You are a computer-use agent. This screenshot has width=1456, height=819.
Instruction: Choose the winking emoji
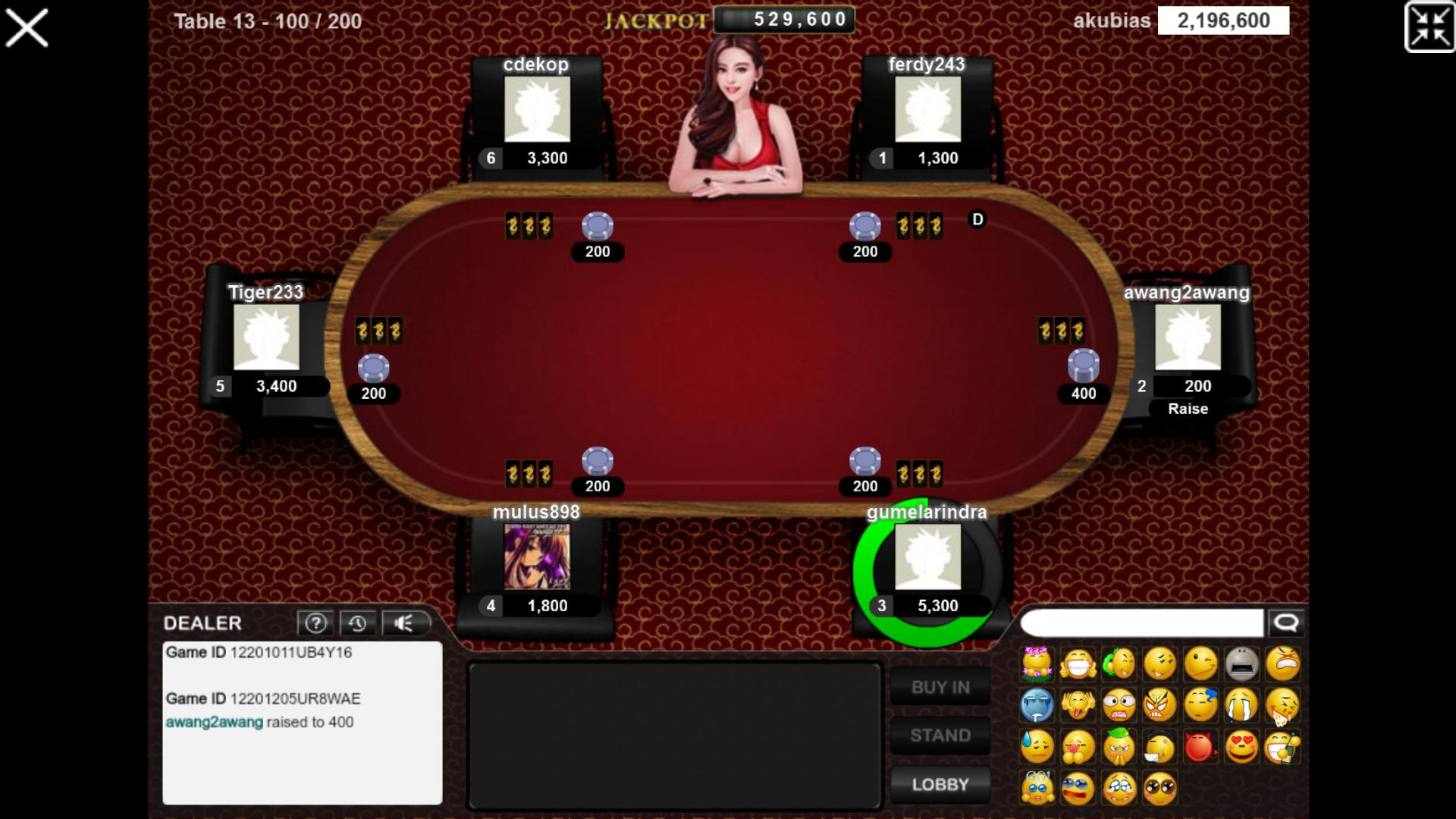[x=1200, y=664]
